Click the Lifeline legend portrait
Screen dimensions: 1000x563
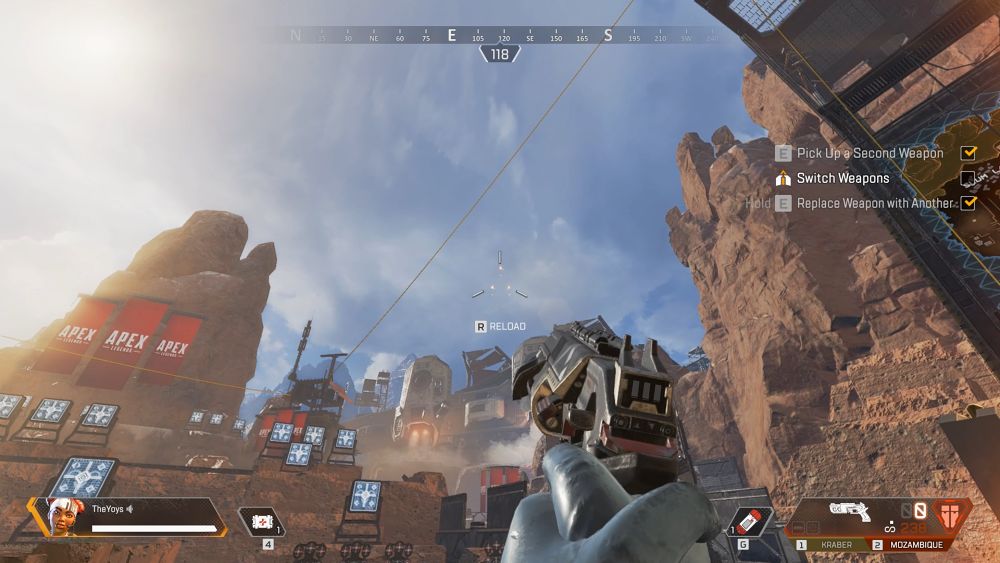tap(62, 517)
